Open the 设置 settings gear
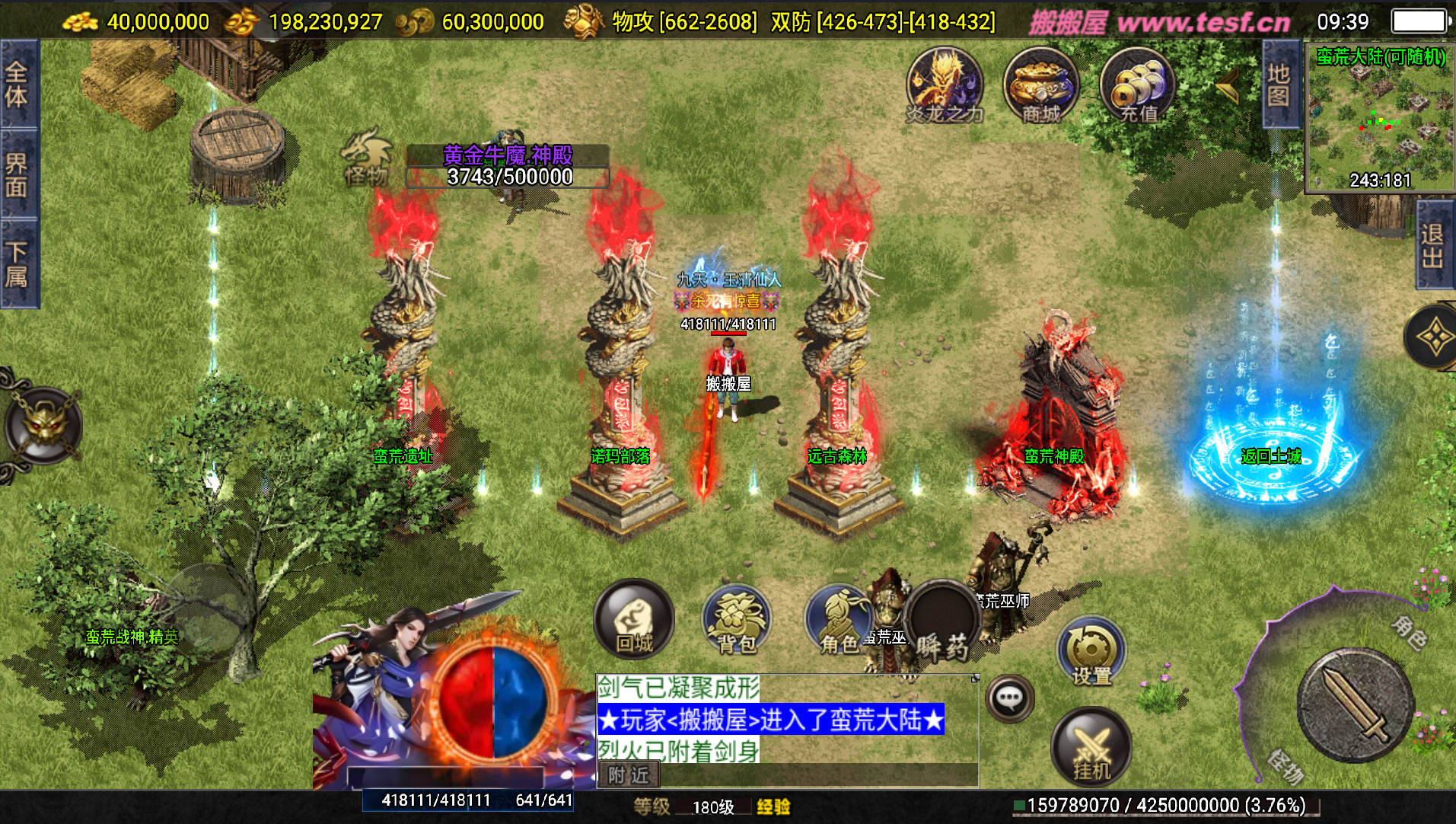This screenshot has height=824, width=1456. tap(1091, 651)
